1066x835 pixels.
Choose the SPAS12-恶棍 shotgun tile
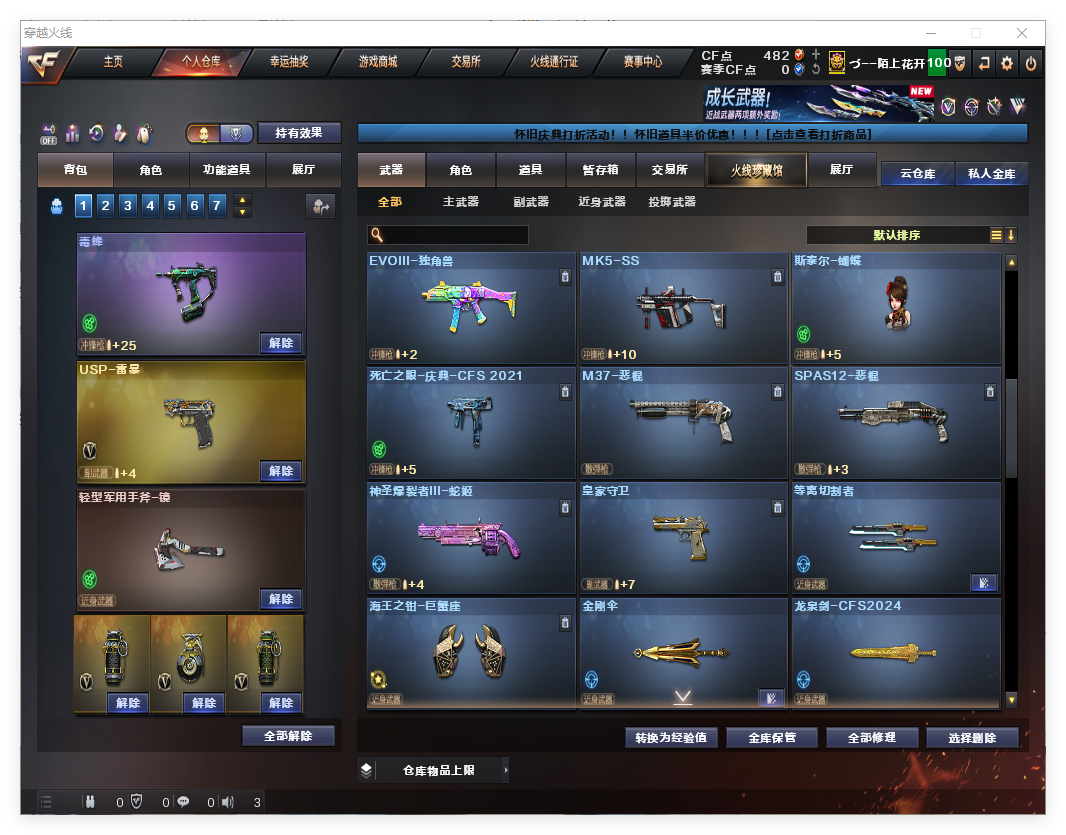pyautogui.click(x=895, y=423)
